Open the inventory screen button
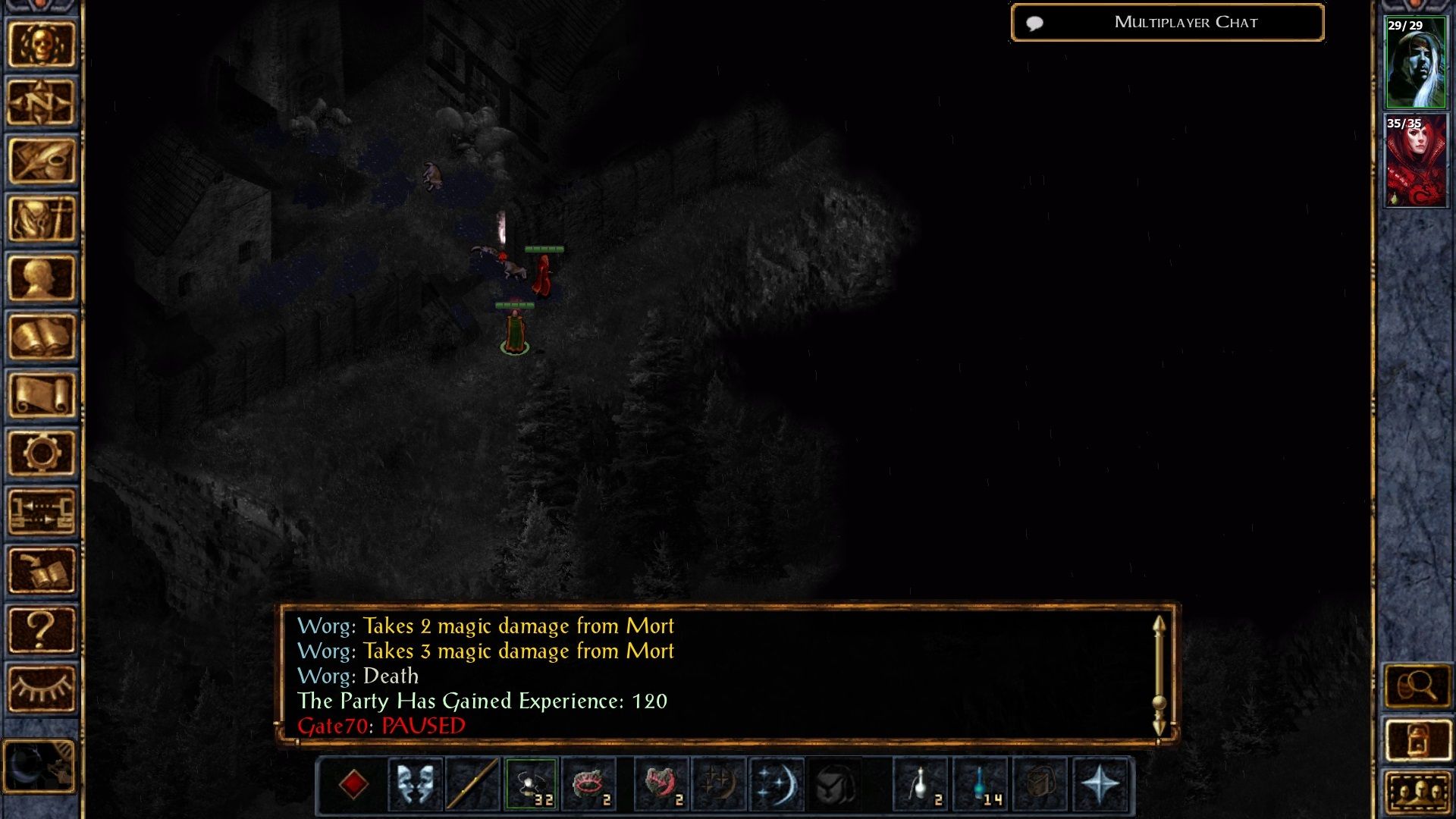This screenshot has width=1456, height=819. [42, 219]
